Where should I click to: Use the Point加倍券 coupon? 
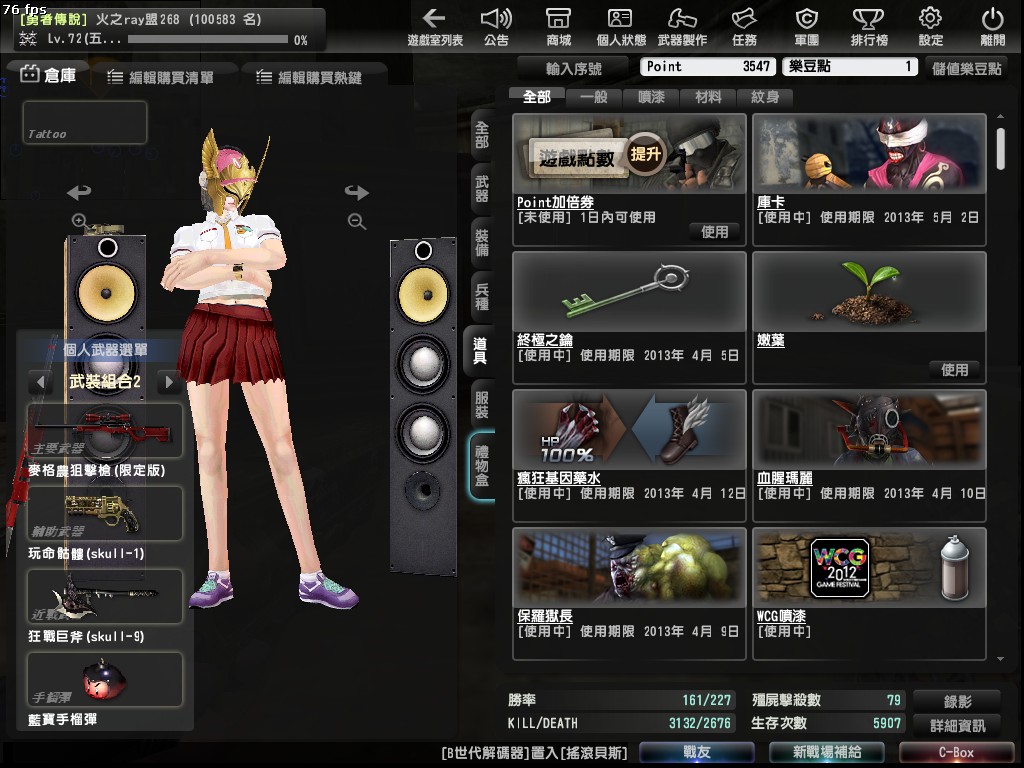point(714,231)
